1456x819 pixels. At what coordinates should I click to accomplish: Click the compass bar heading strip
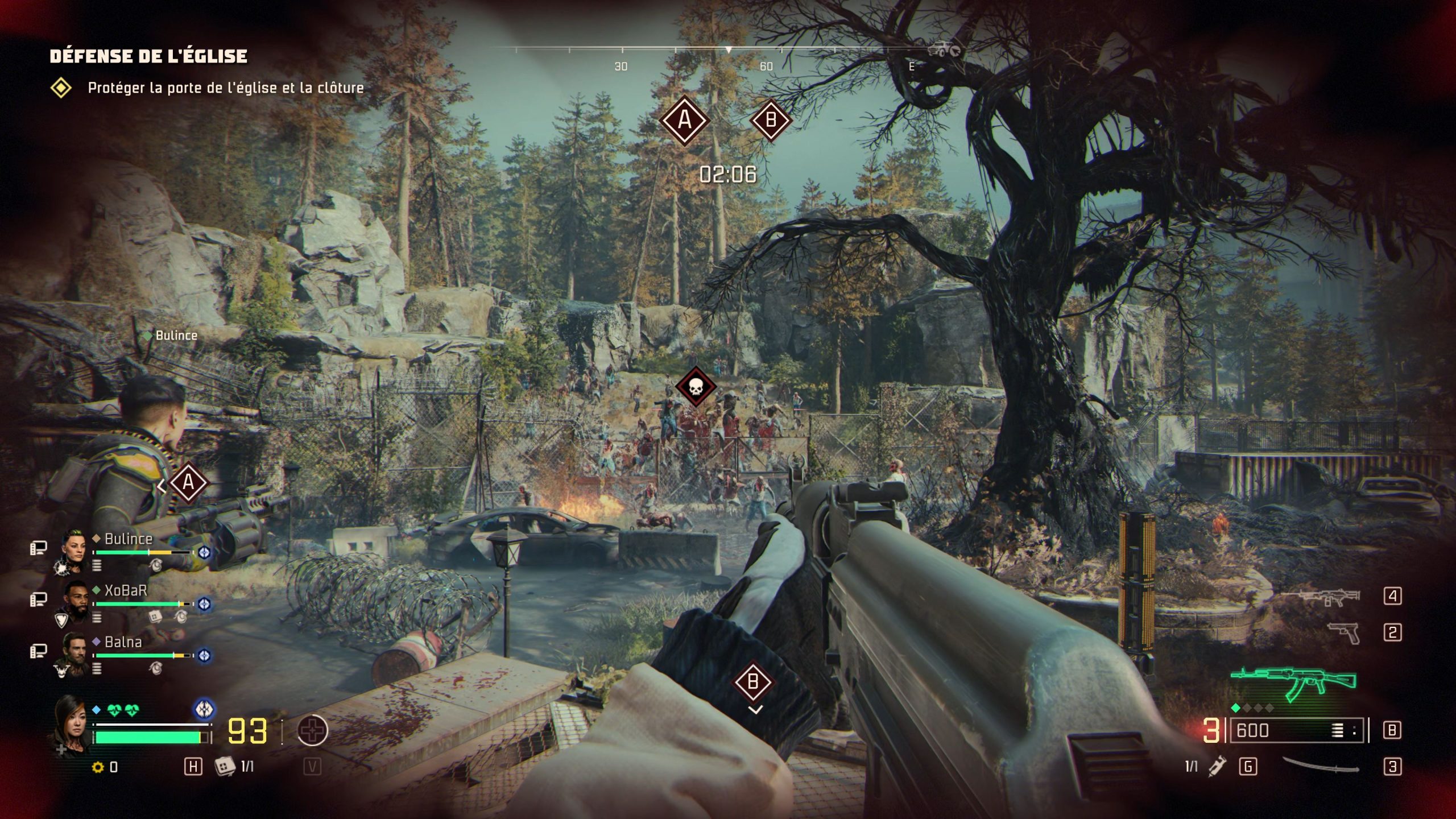tap(728, 51)
